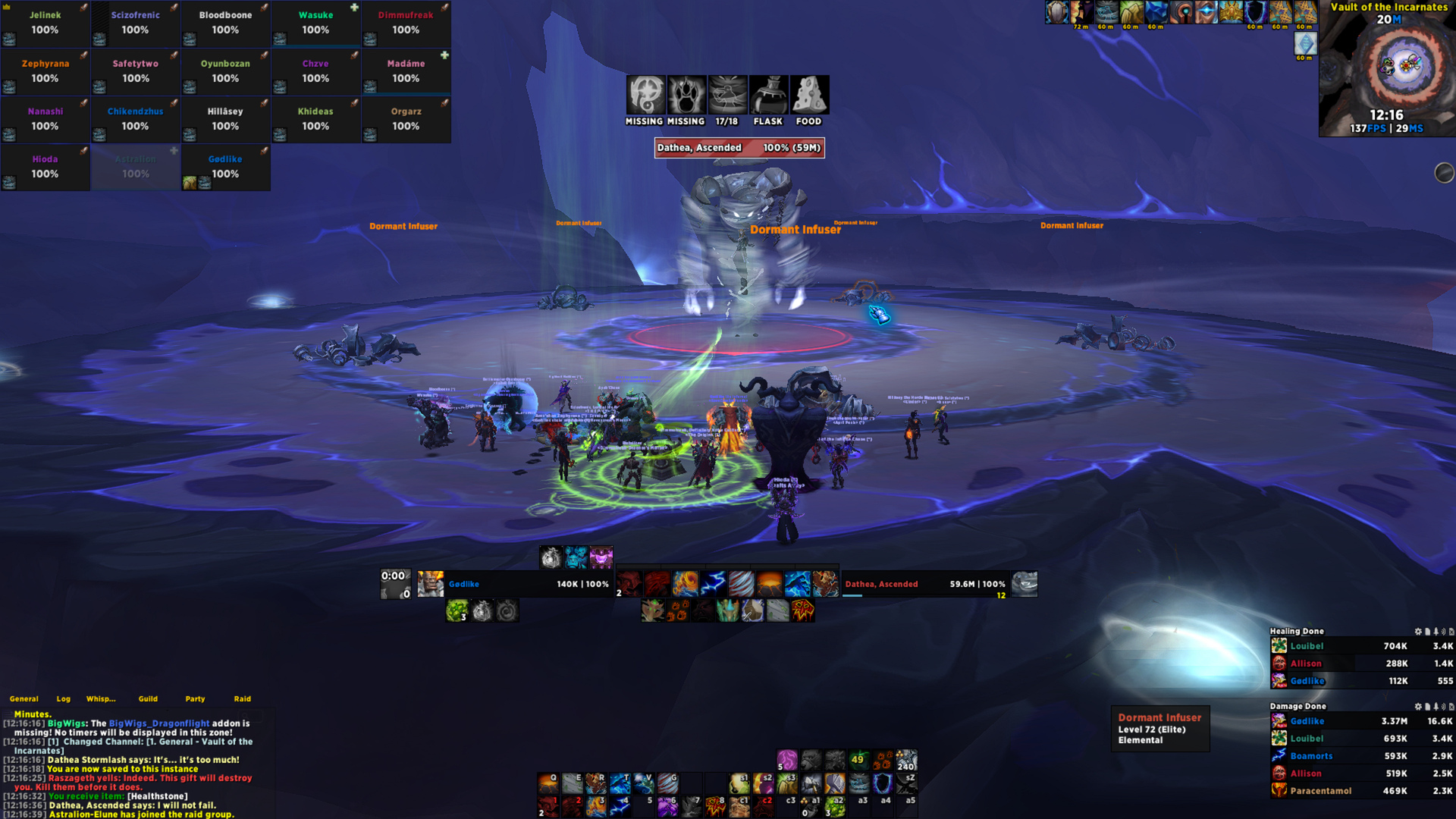Select the Dathea, Ascended target frame

tap(925, 584)
